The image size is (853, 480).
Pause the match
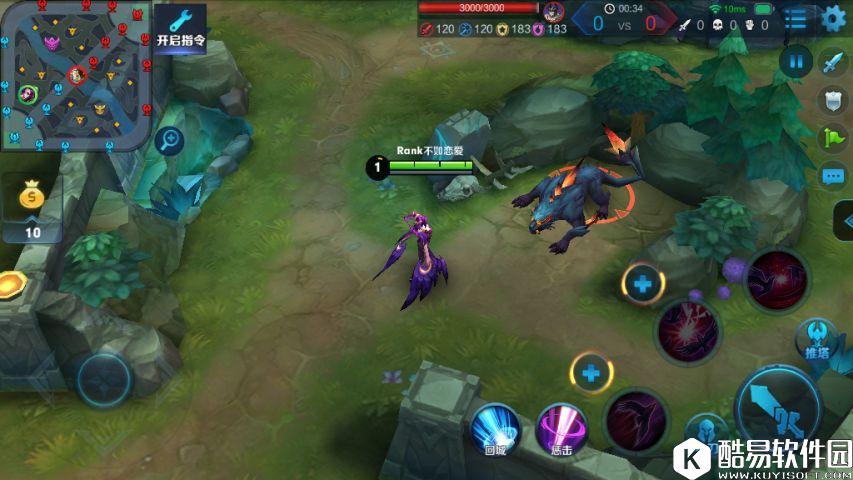click(x=796, y=62)
